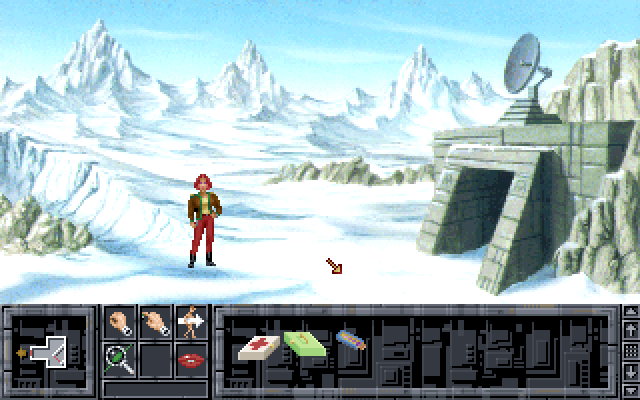Image resolution: width=640 pixels, height=400 pixels.
Task: Choose the use hand verb icon
Action: point(155,322)
